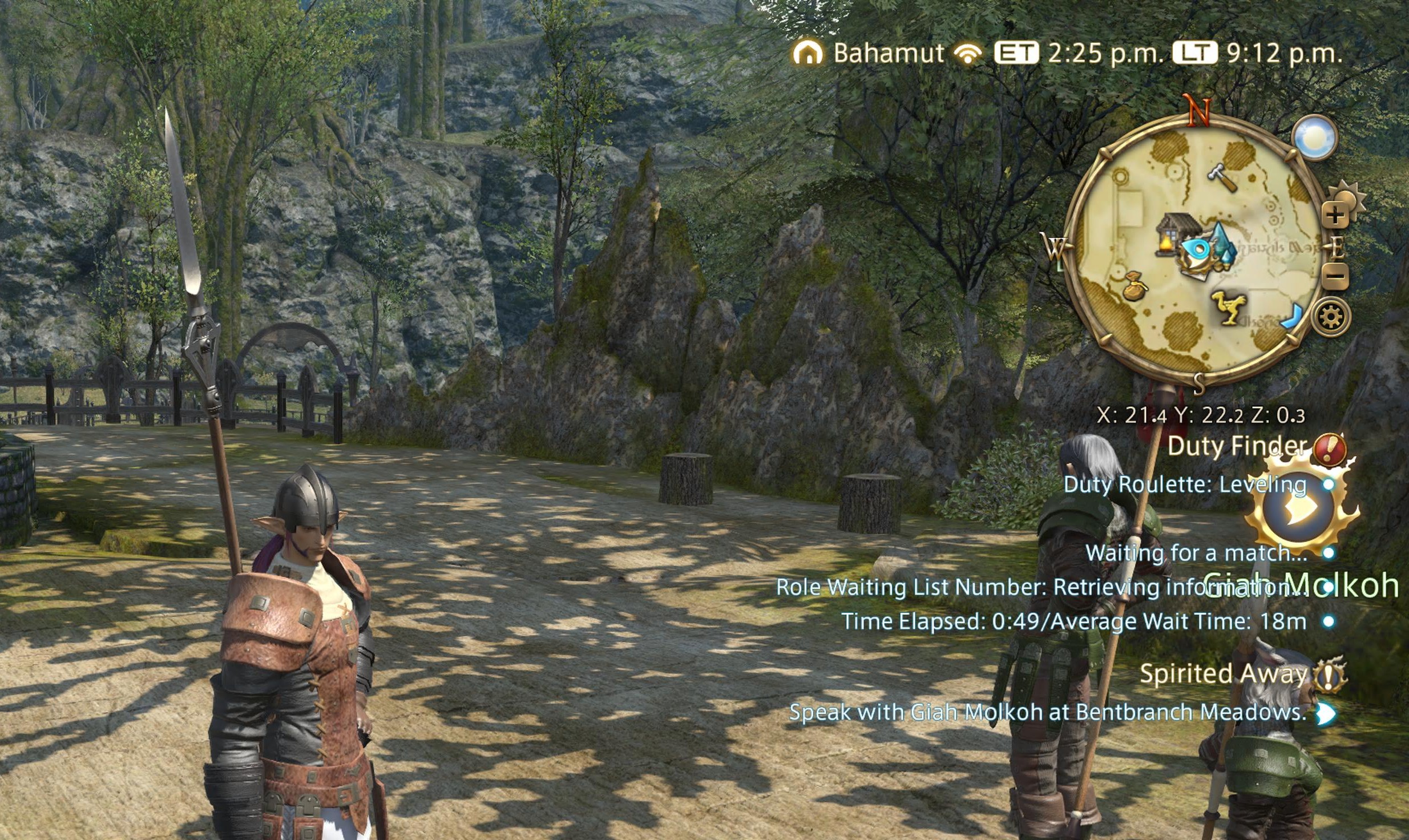Select the Speak with Giah Molkoh objective
This screenshot has height=840, width=1409.
[1048, 712]
